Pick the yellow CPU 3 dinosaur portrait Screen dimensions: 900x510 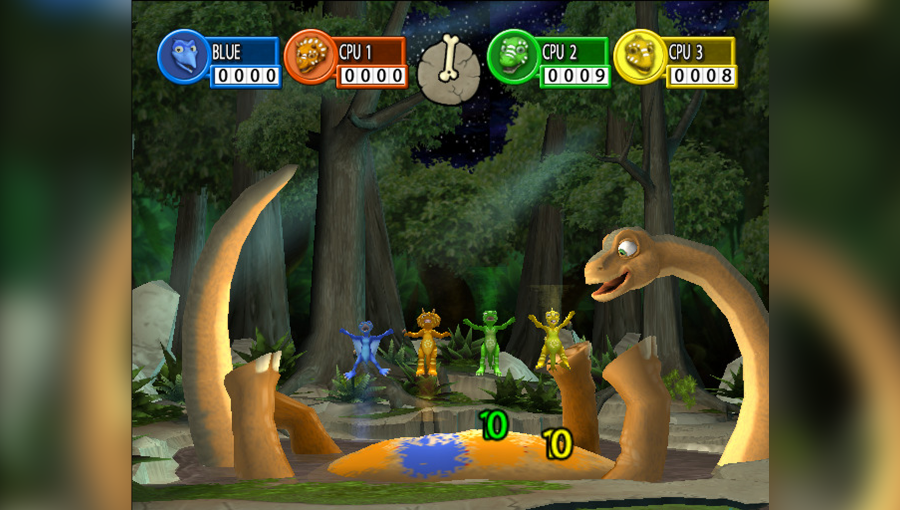coord(639,56)
